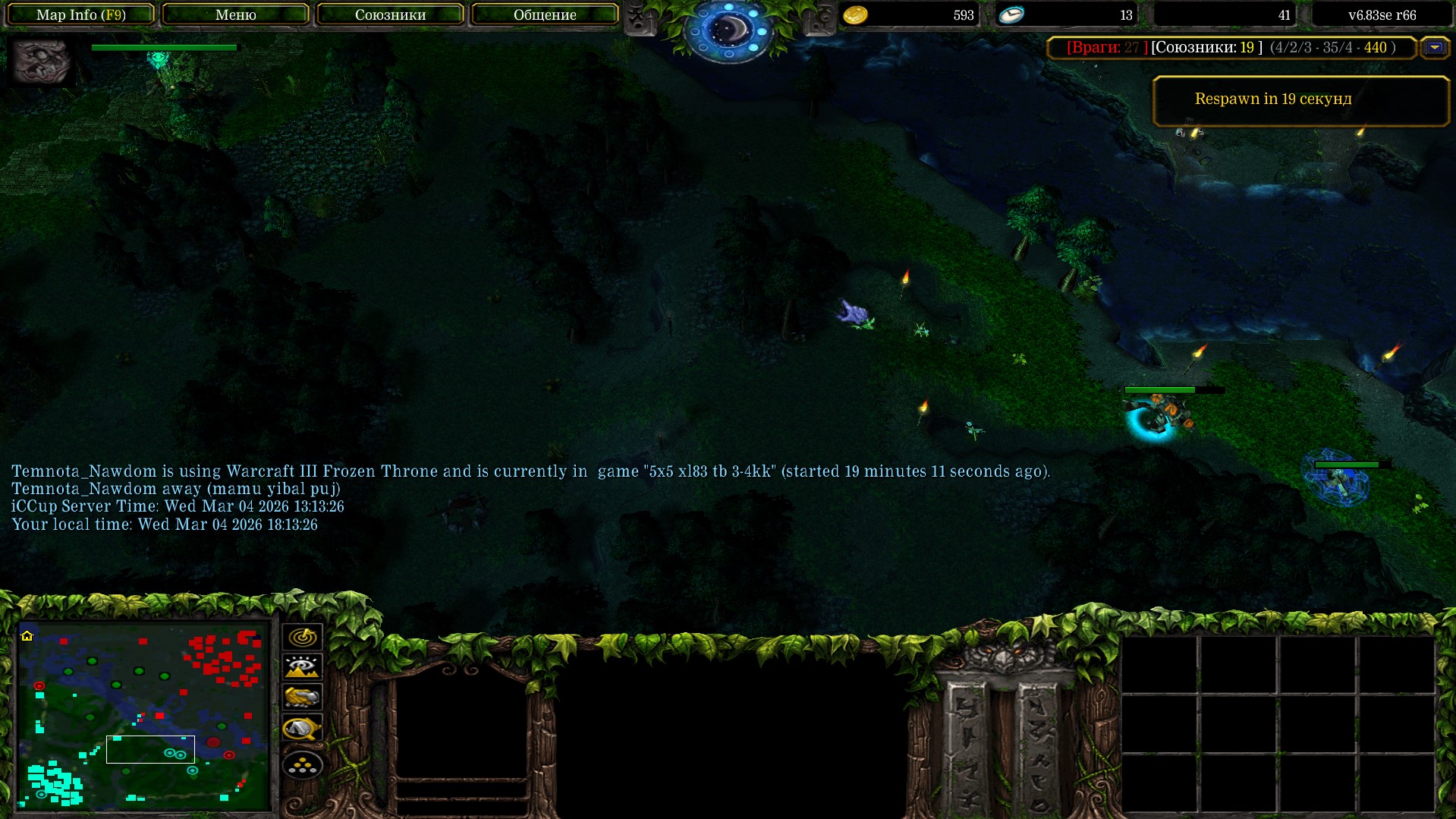This screenshot has width=1456, height=819.
Task: Open the Меню game menu
Action: [235, 14]
